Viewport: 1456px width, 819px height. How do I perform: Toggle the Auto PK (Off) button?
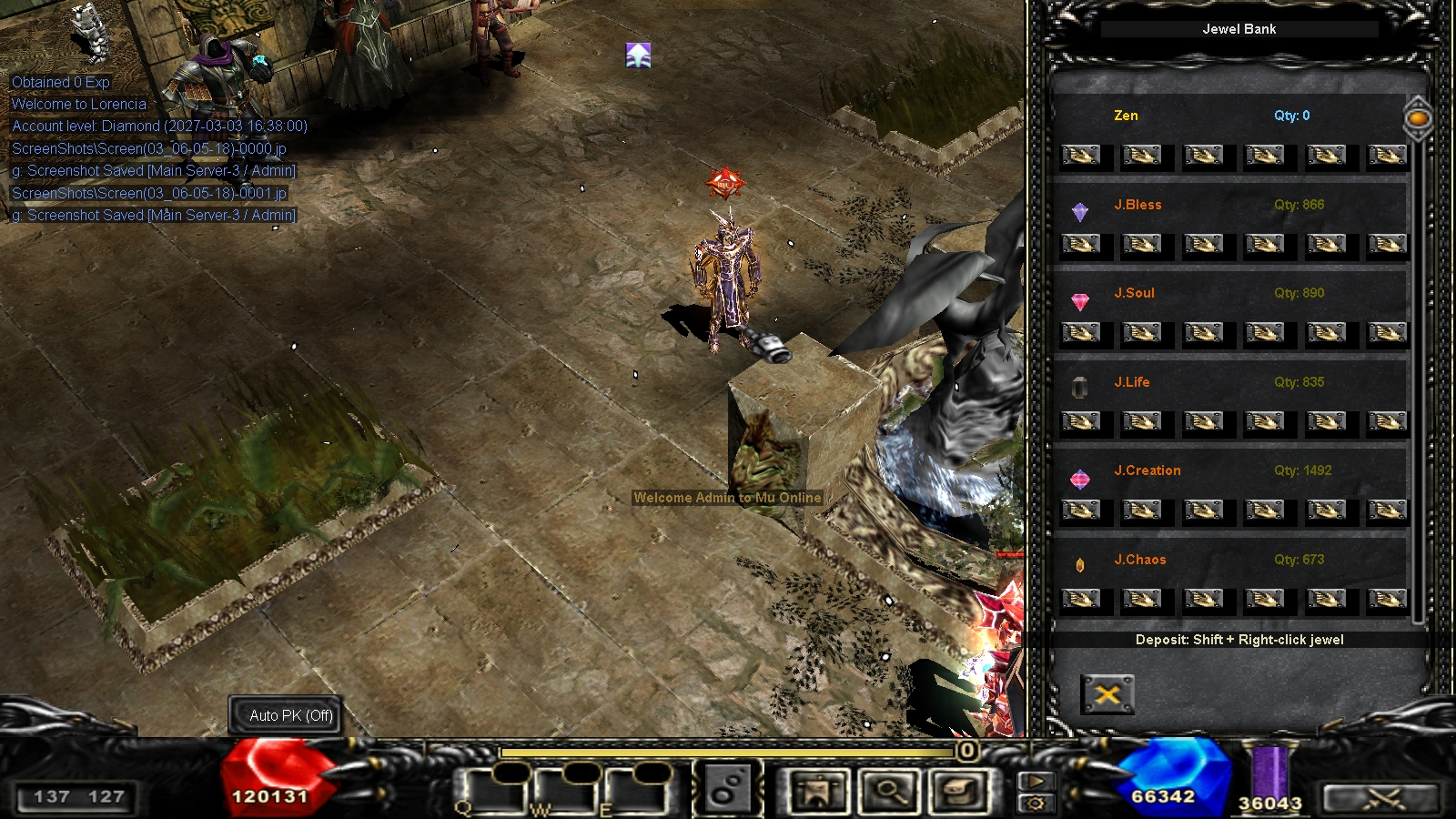pyautogui.click(x=291, y=716)
